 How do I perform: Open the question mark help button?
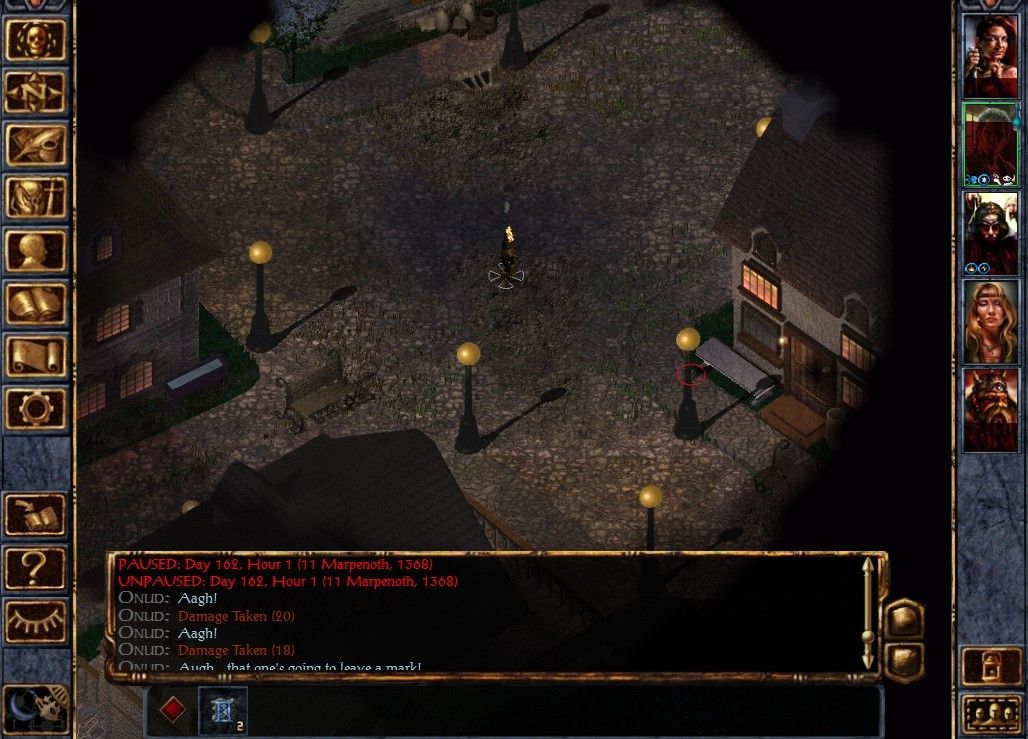tap(36, 568)
